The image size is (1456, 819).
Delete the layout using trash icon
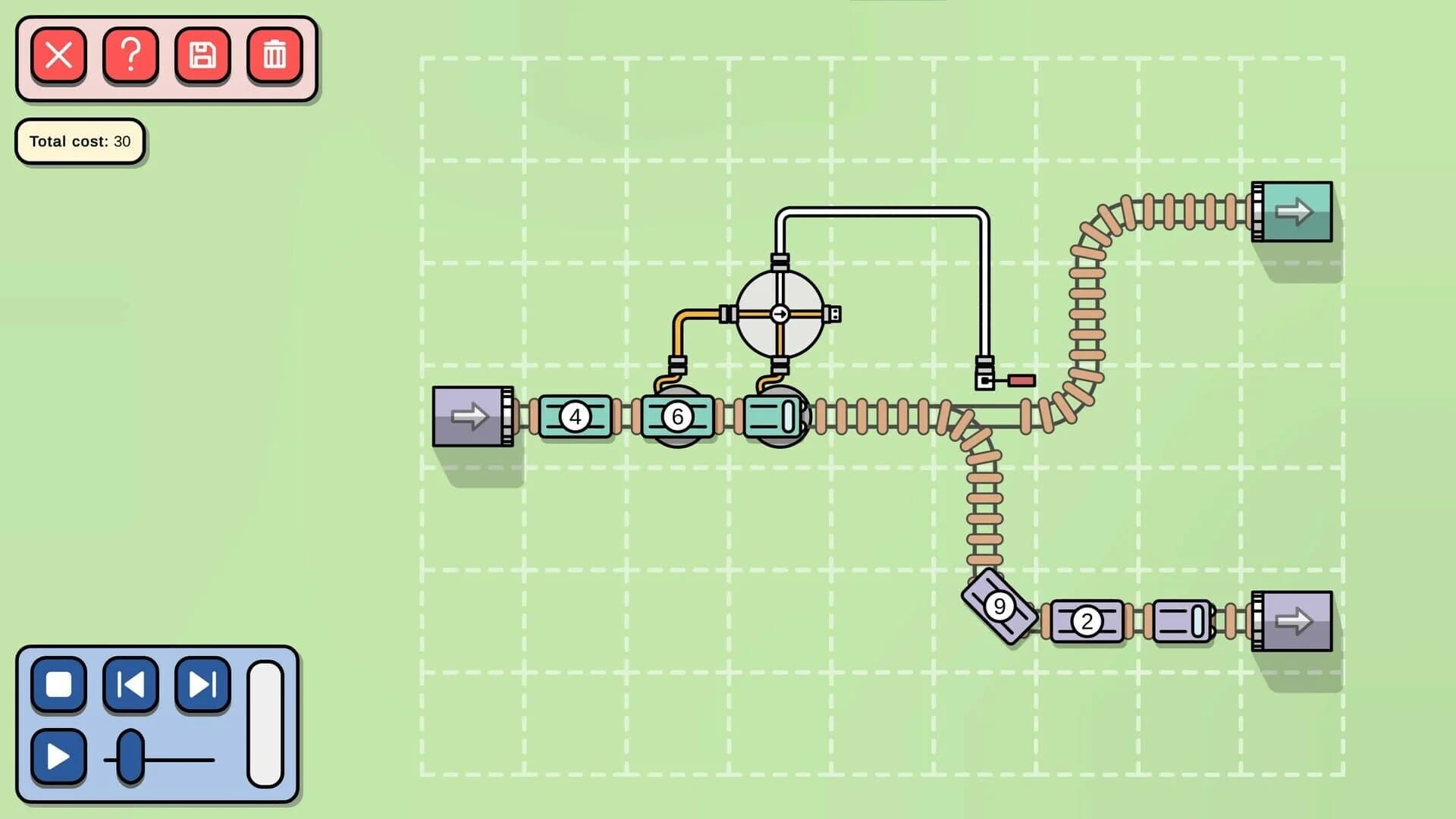[274, 55]
